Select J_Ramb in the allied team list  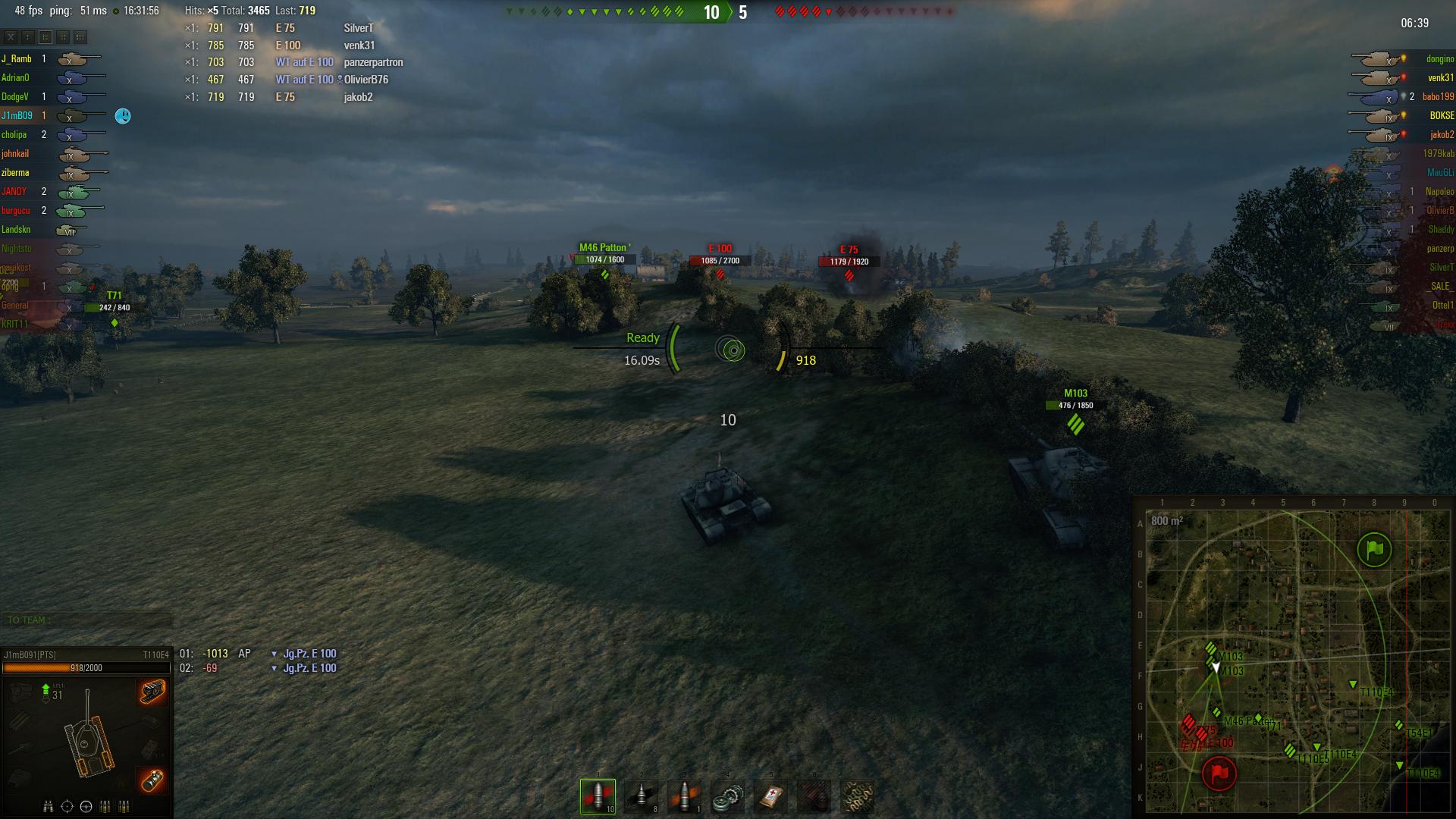[x=17, y=59]
